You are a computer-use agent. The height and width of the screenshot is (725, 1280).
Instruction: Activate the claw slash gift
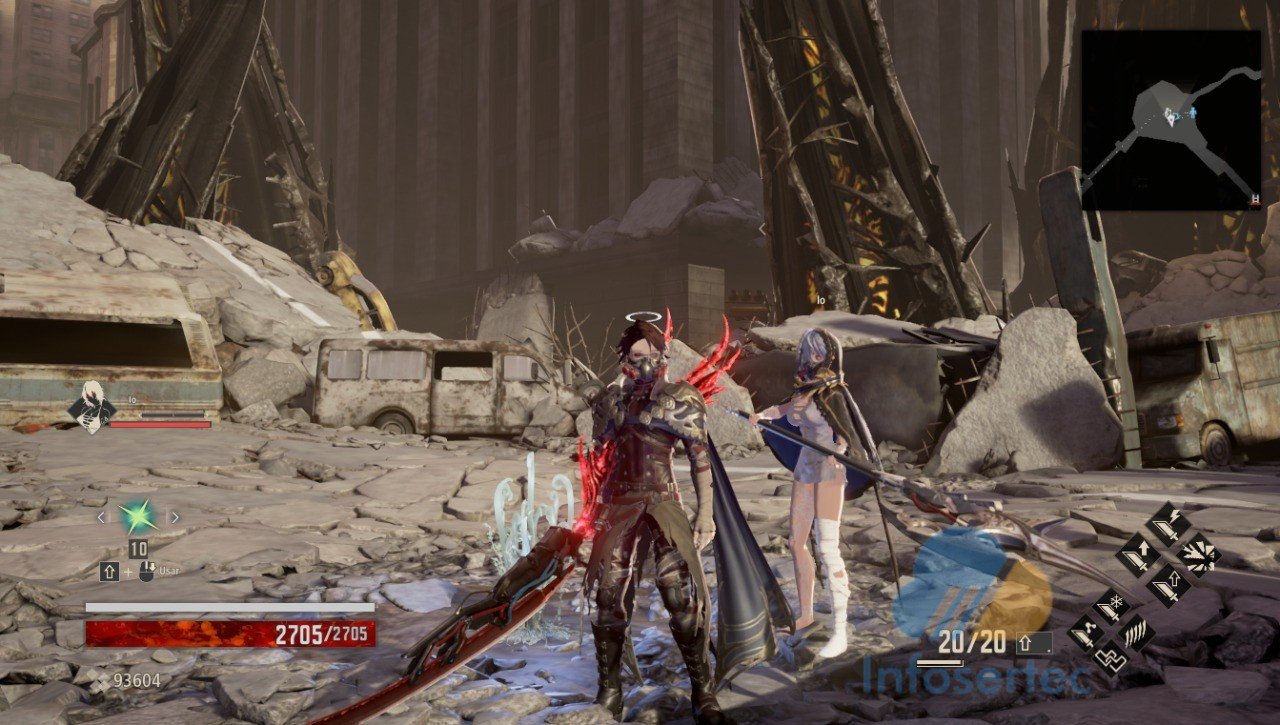1137,633
